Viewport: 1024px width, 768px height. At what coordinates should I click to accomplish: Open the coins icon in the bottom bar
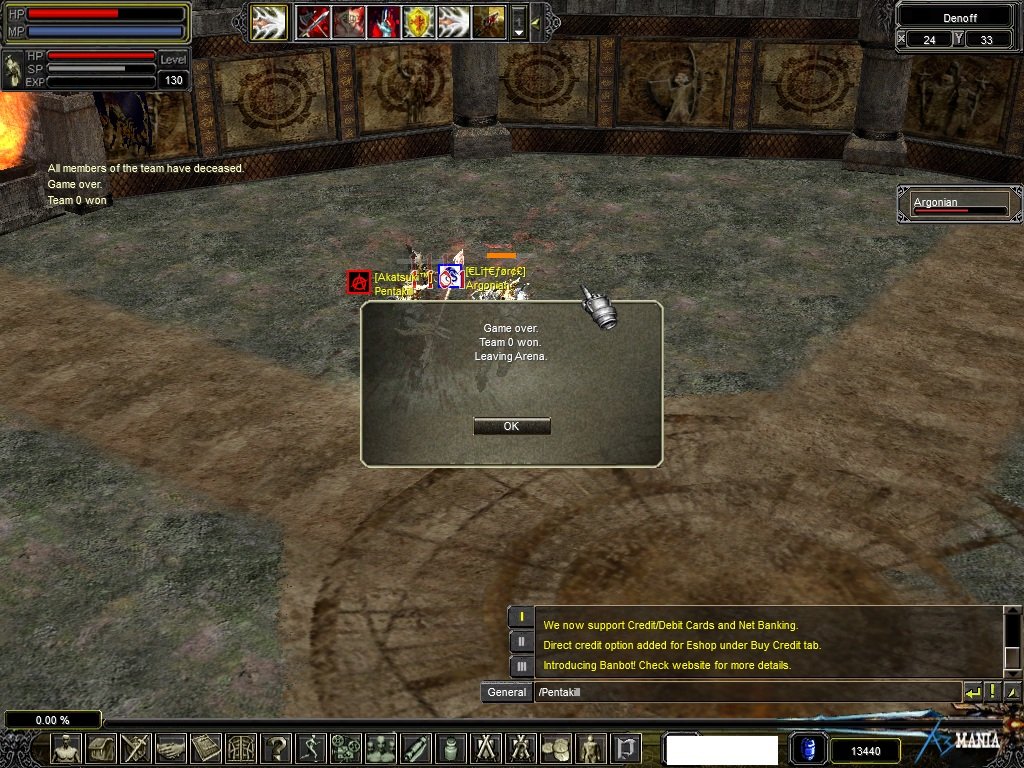point(555,748)
